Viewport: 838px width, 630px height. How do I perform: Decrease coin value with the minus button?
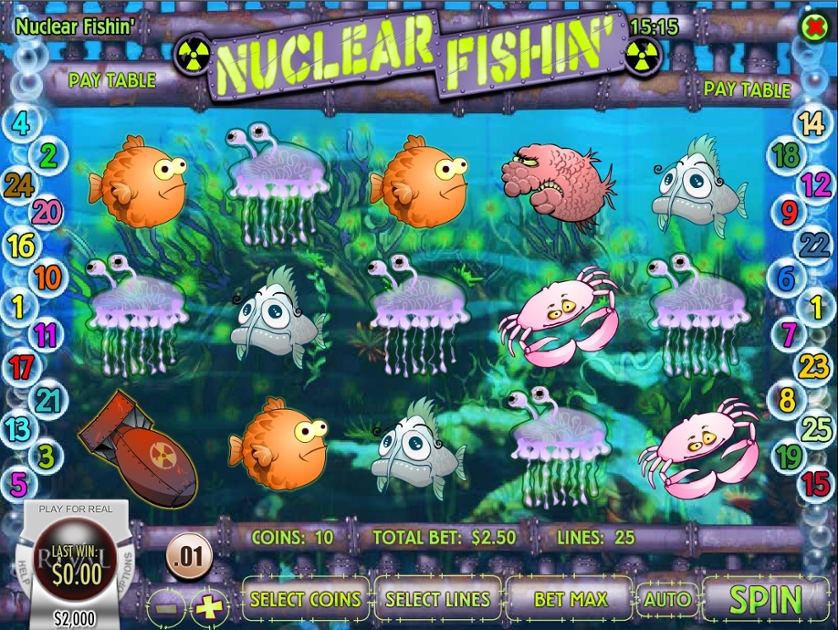(x=169, y=605)
